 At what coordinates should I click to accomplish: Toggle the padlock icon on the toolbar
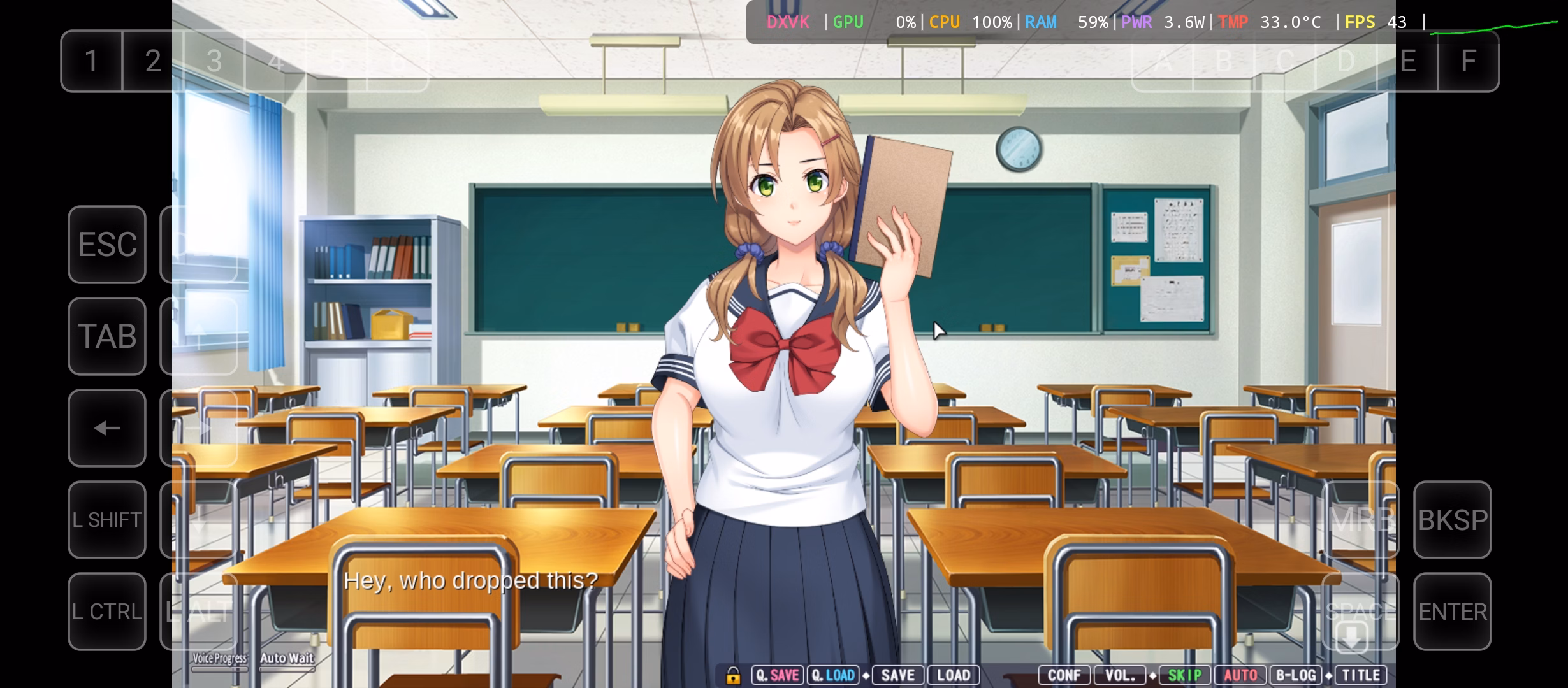coord(733,675)
